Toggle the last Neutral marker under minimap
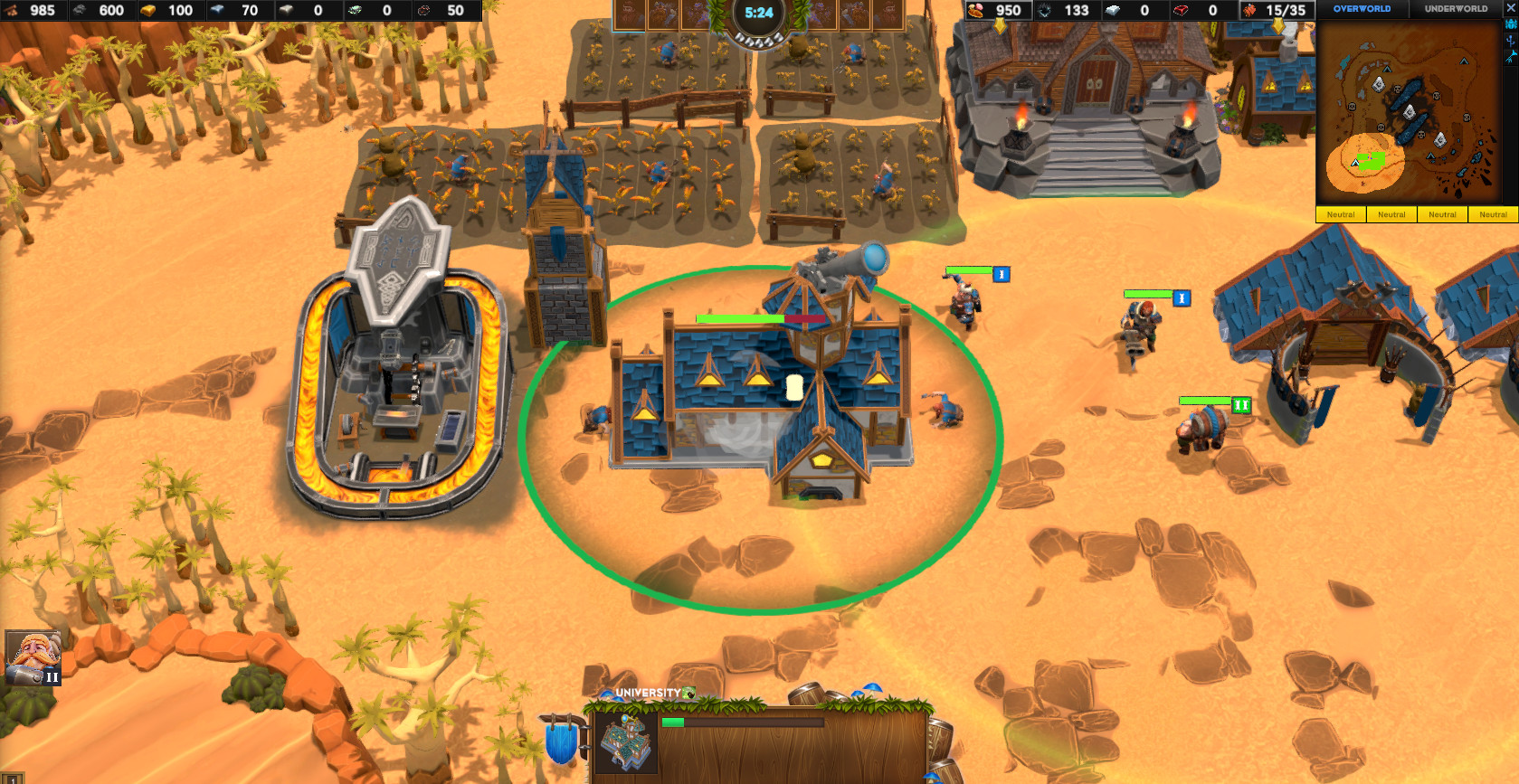The height and width of the screenshot is (784, 1519). [x=1493, y=214]
